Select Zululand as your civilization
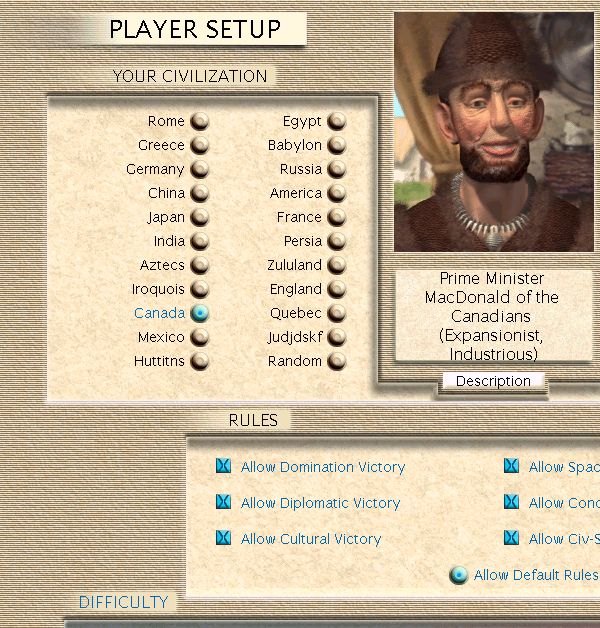This screenshot has height=628, width=600. tap(337, 266)
